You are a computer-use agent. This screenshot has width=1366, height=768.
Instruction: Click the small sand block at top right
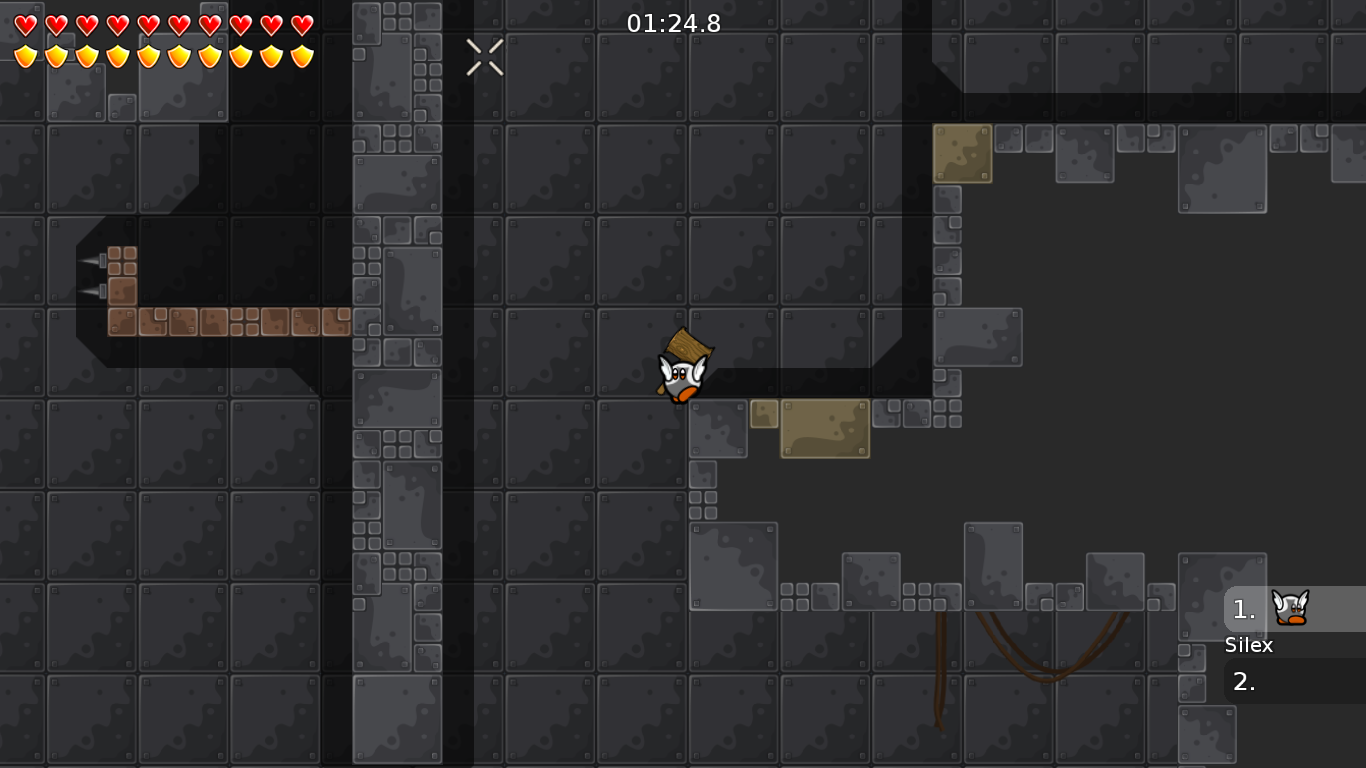pyautogui.click(x=963, y=153)
